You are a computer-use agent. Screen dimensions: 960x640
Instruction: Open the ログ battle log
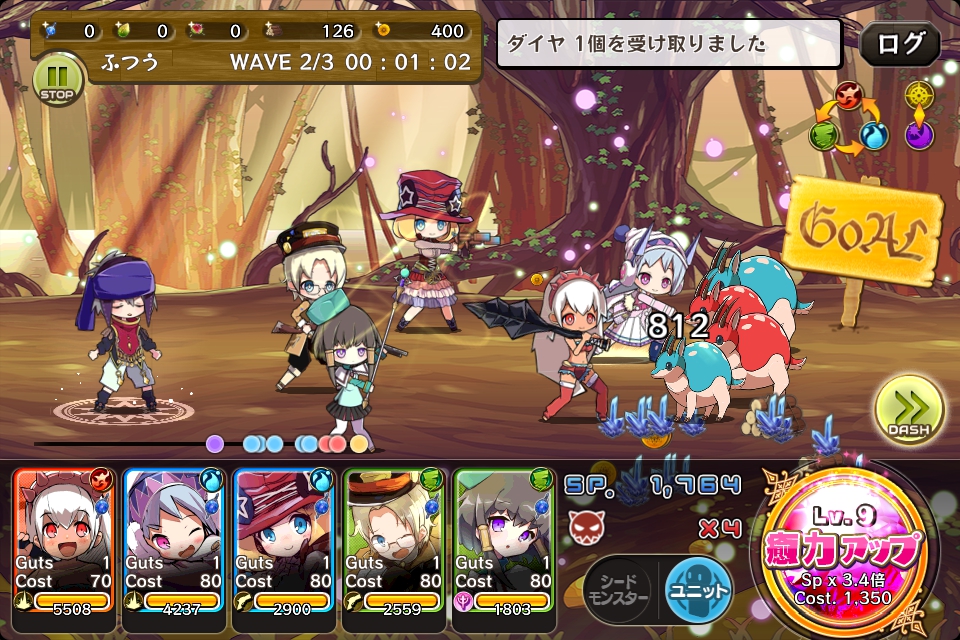point(899,45)
